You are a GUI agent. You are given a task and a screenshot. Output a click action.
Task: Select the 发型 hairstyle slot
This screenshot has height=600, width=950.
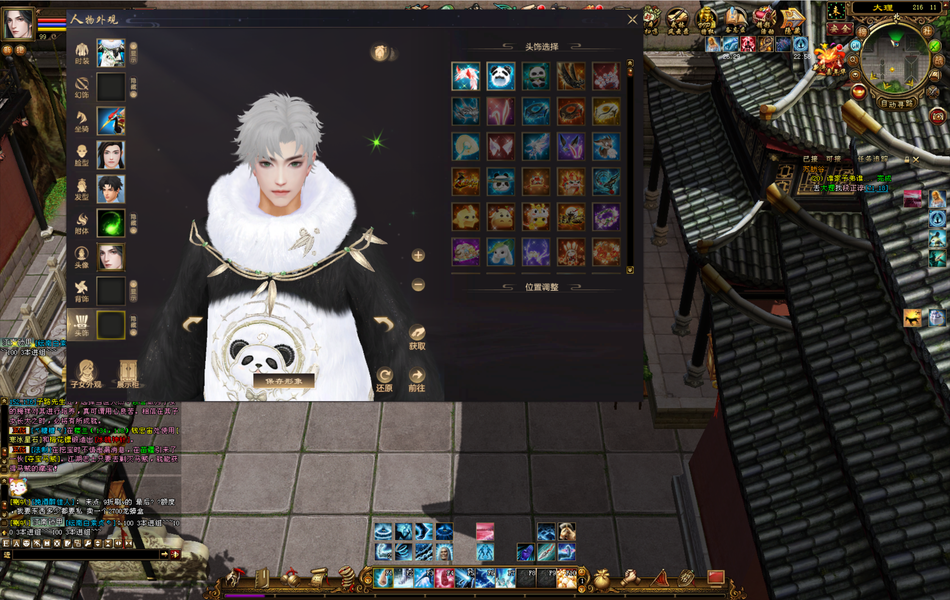[x=111, y=189]
